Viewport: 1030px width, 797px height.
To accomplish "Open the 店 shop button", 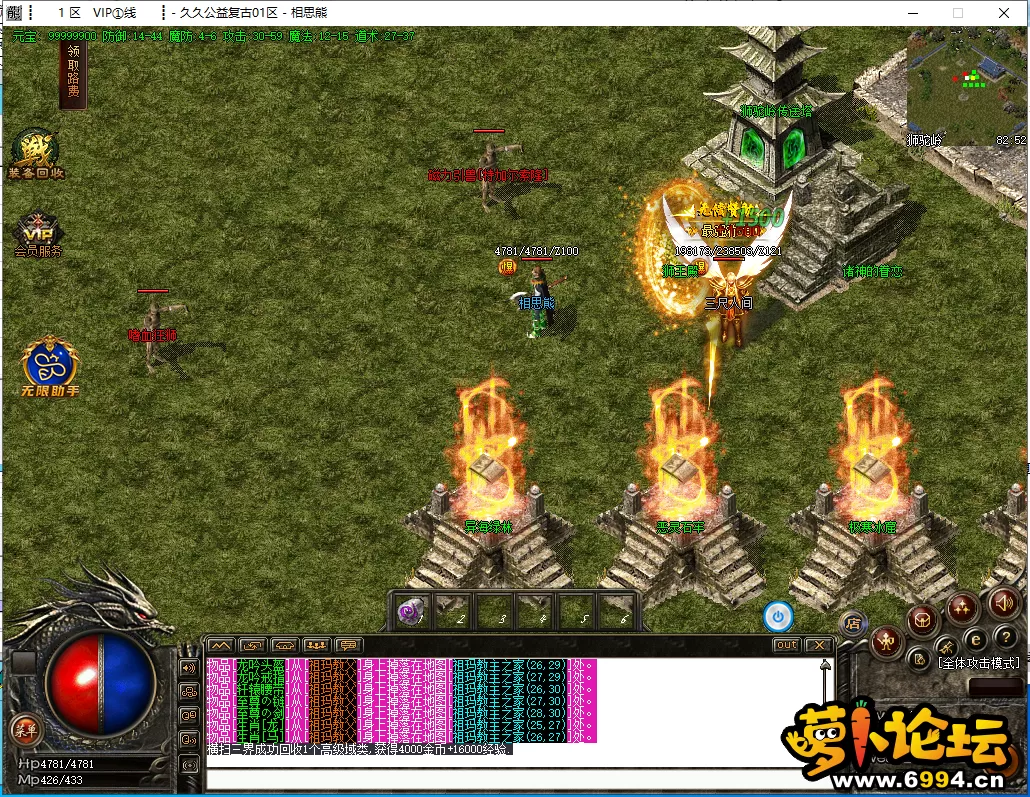I will pyautogui.click(x=852, y=624).
